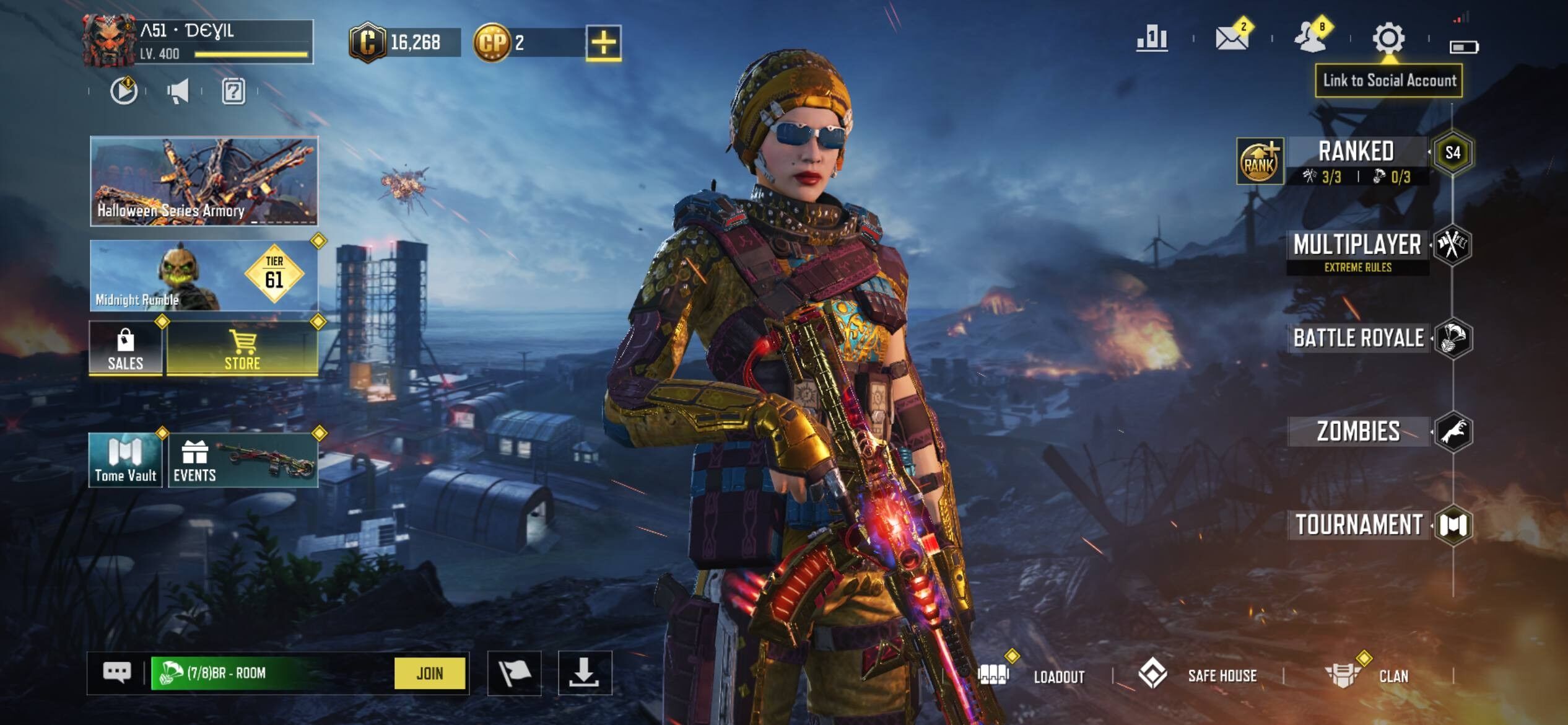Add CP with the plus button
Viewport: 1568px width, 725px height.
click(603, 43)
